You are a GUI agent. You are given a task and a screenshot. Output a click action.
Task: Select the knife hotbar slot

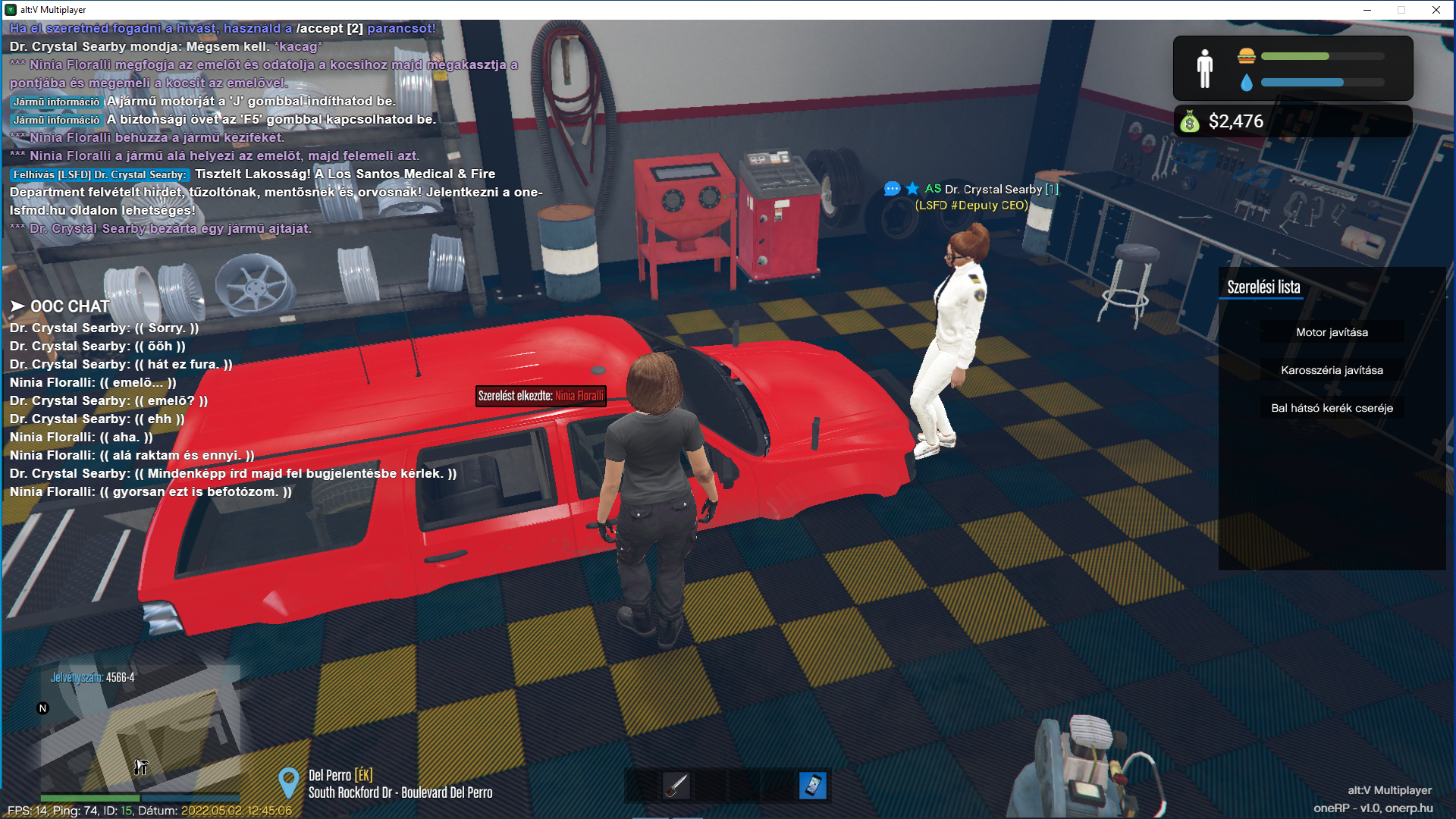pos(676,786)
